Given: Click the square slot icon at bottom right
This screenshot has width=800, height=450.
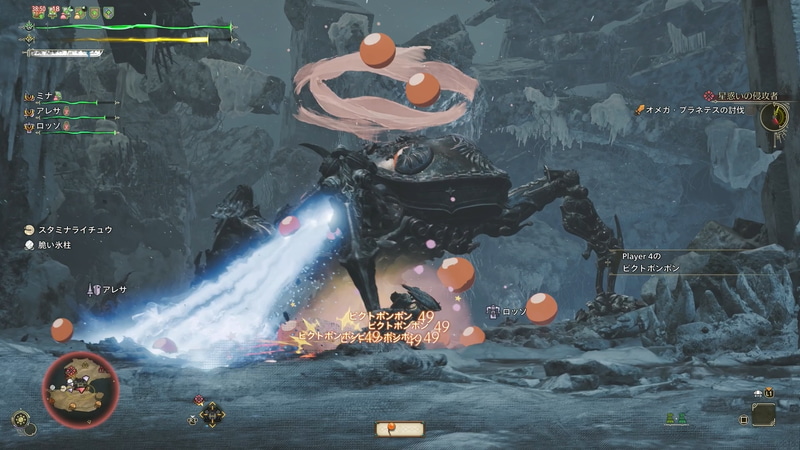Looking at the screenshot, I should [x=763, y=412].
